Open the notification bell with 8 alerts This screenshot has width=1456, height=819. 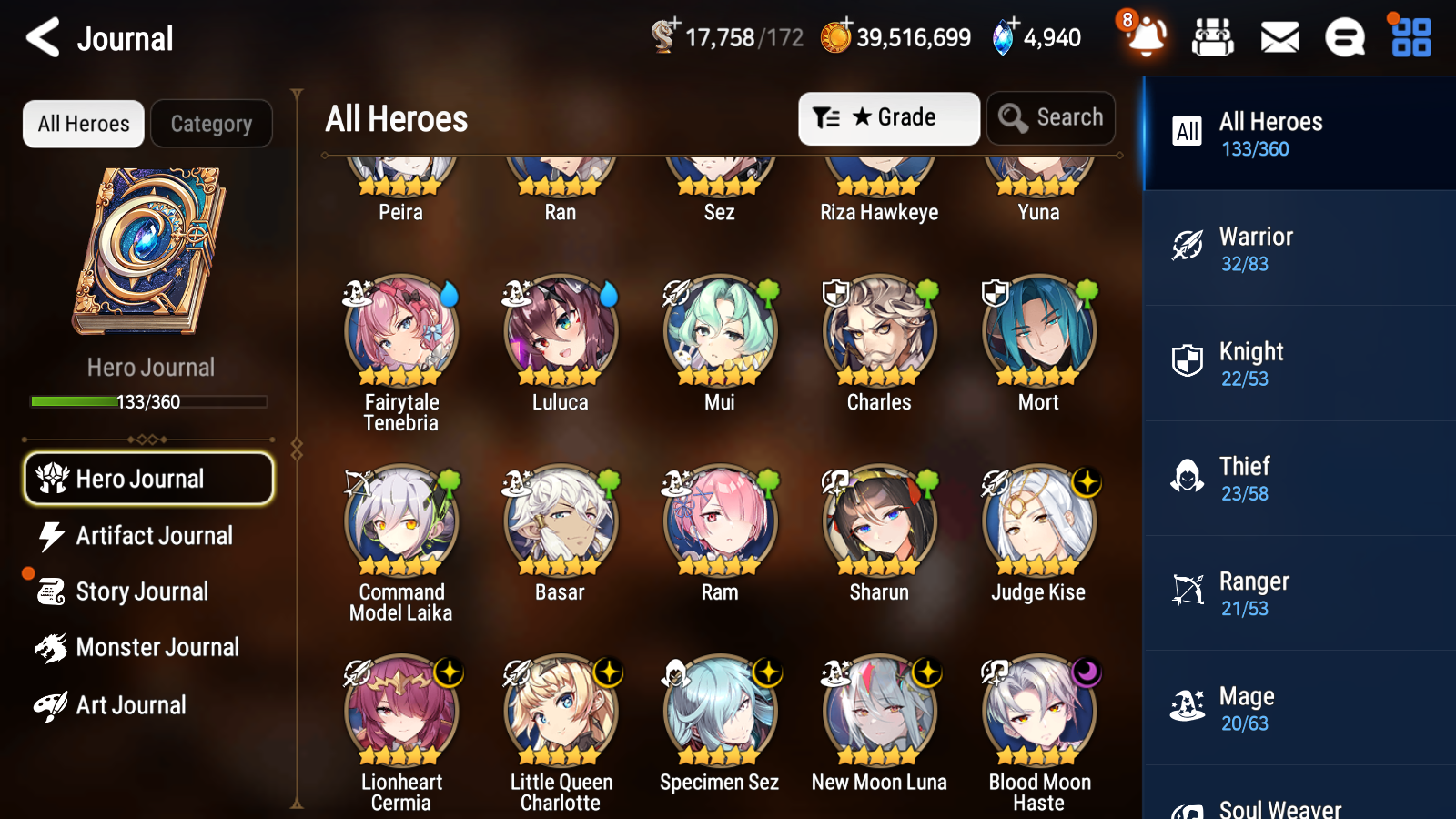point(1146,38)
